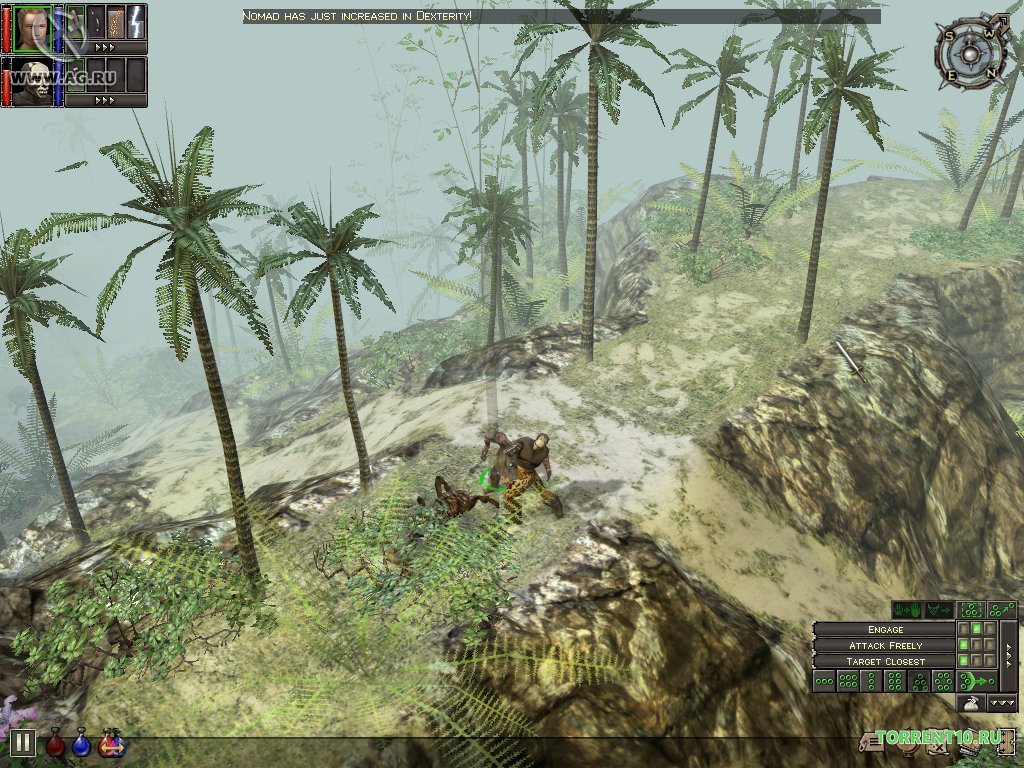Drink a blue mana potion
The height and width of the screenshot is (768, 1024).
click(x=81, y=743)
